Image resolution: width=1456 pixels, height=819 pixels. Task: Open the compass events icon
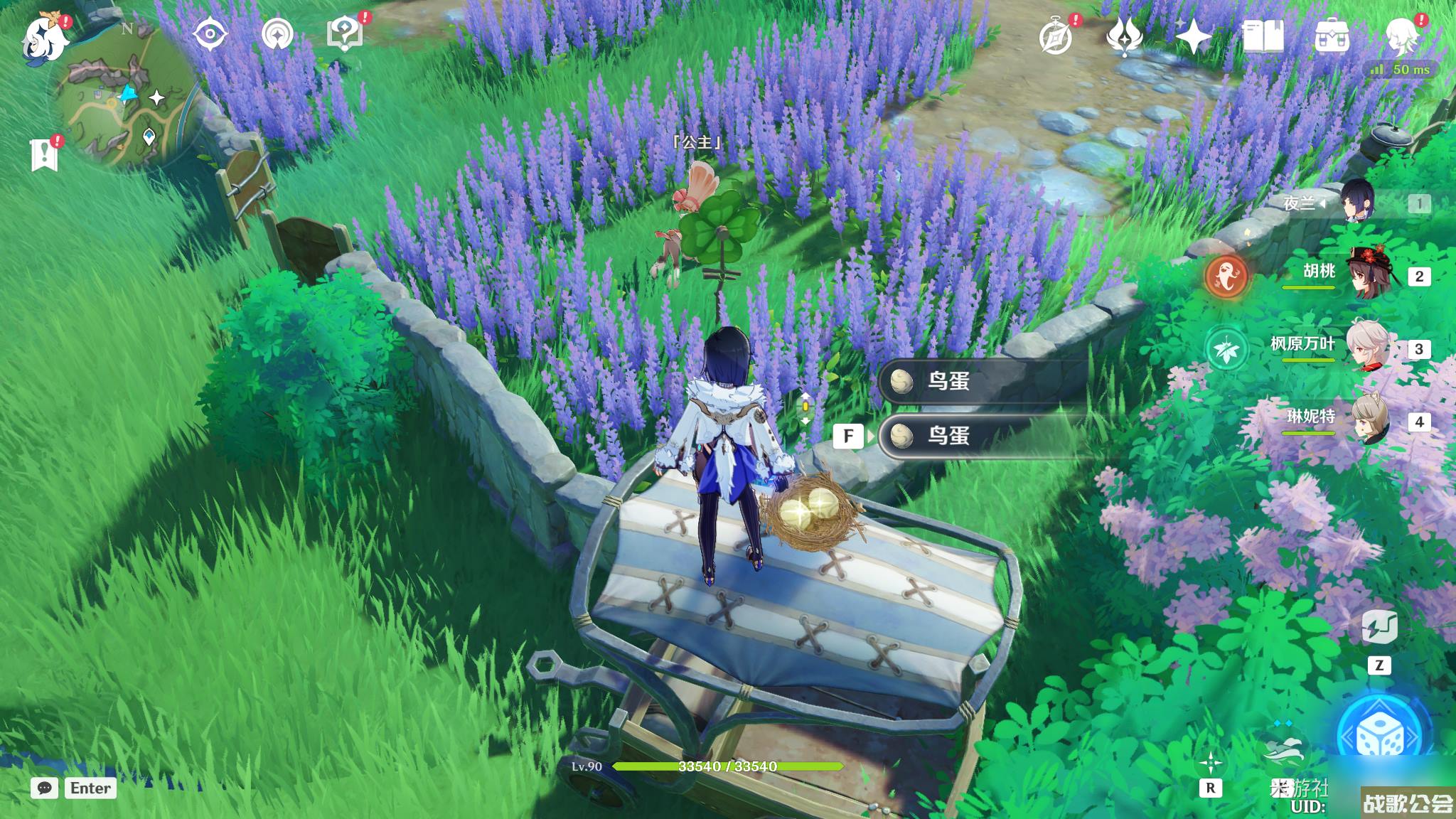pos(1055,37)
